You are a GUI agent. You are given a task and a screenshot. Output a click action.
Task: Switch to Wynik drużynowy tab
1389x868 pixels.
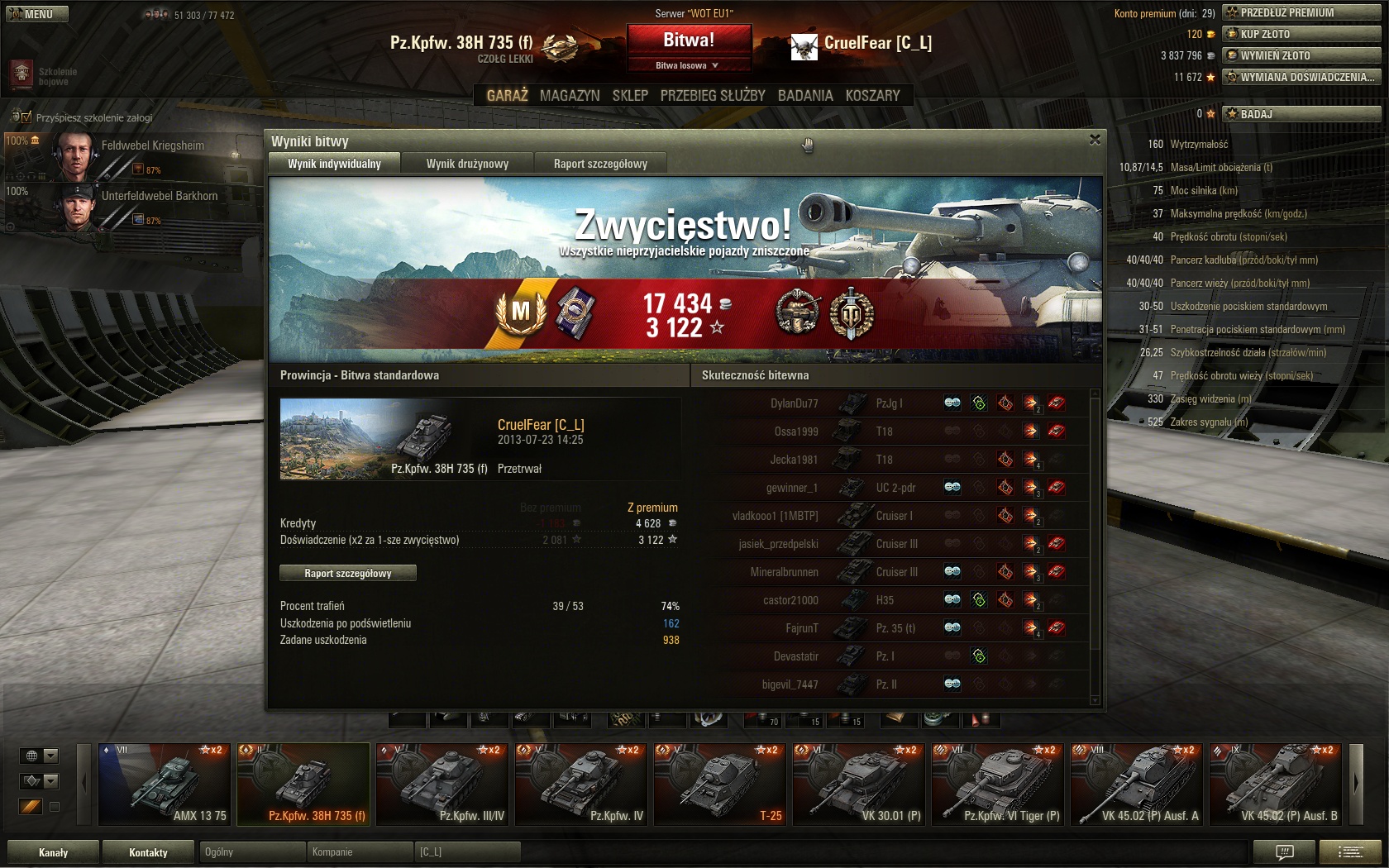tap(467, 164)
